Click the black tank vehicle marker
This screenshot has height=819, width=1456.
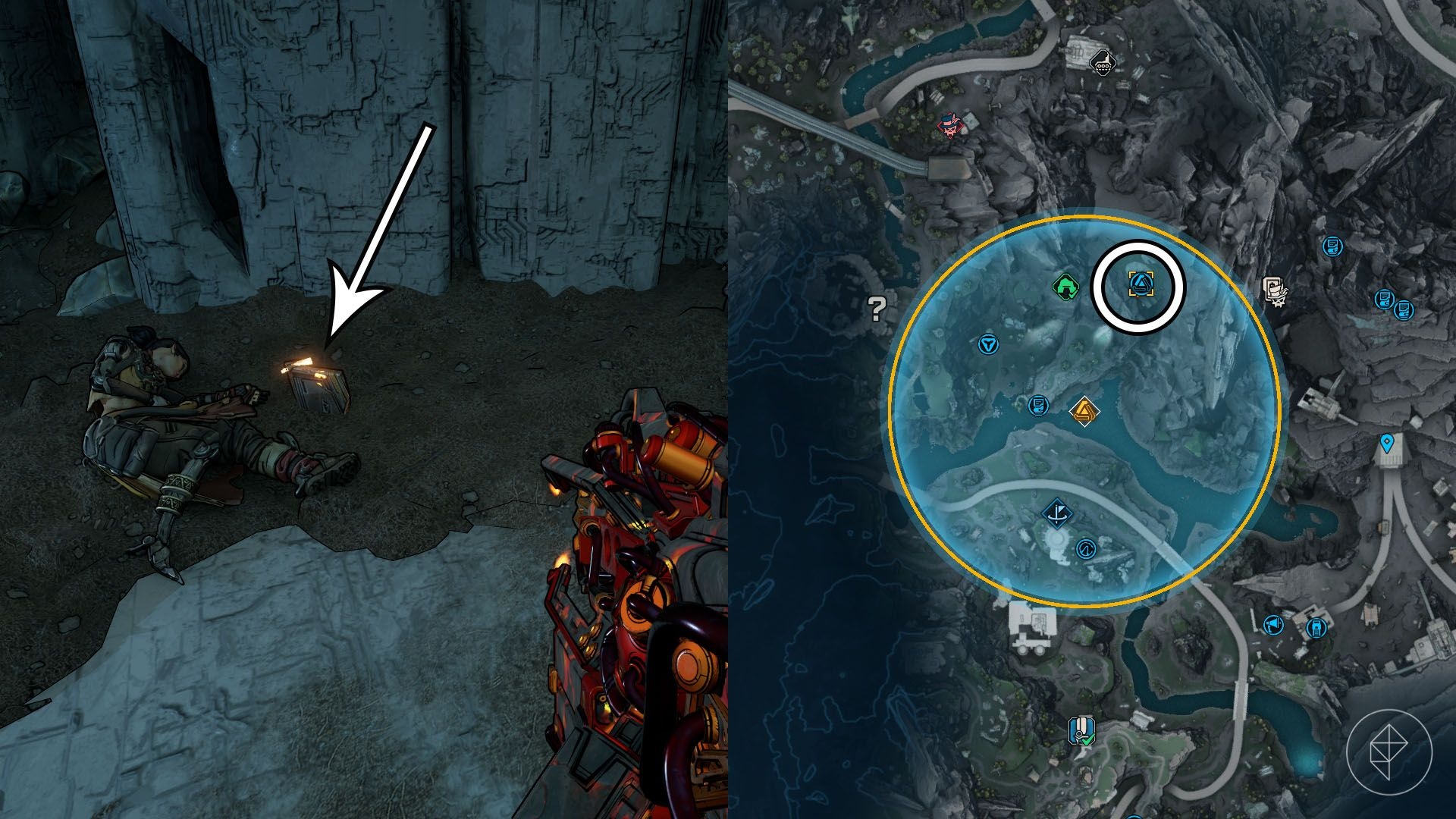pos(1103,62)
